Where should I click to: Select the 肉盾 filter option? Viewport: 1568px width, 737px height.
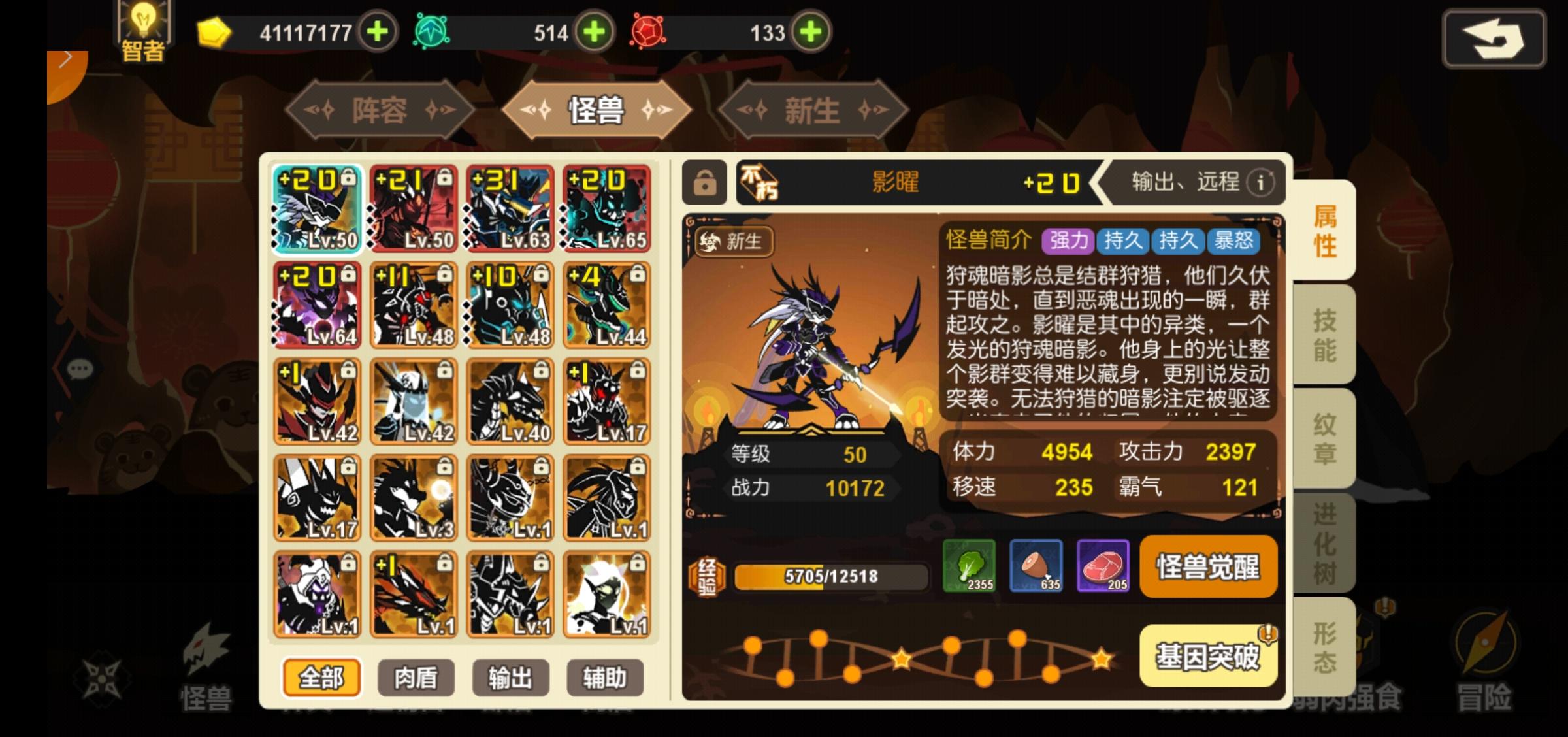[x=415, y=678]
